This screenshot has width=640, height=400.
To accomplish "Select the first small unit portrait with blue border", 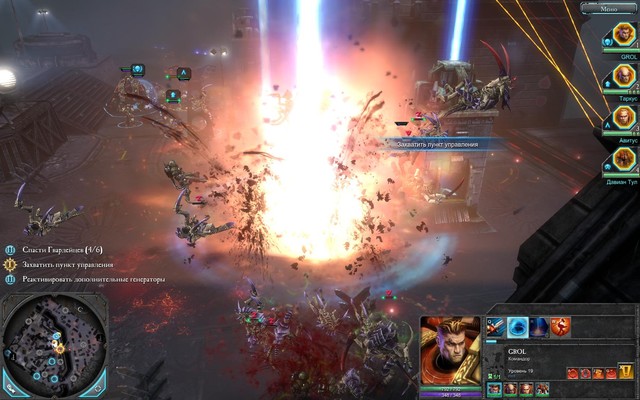I will 495,389.
